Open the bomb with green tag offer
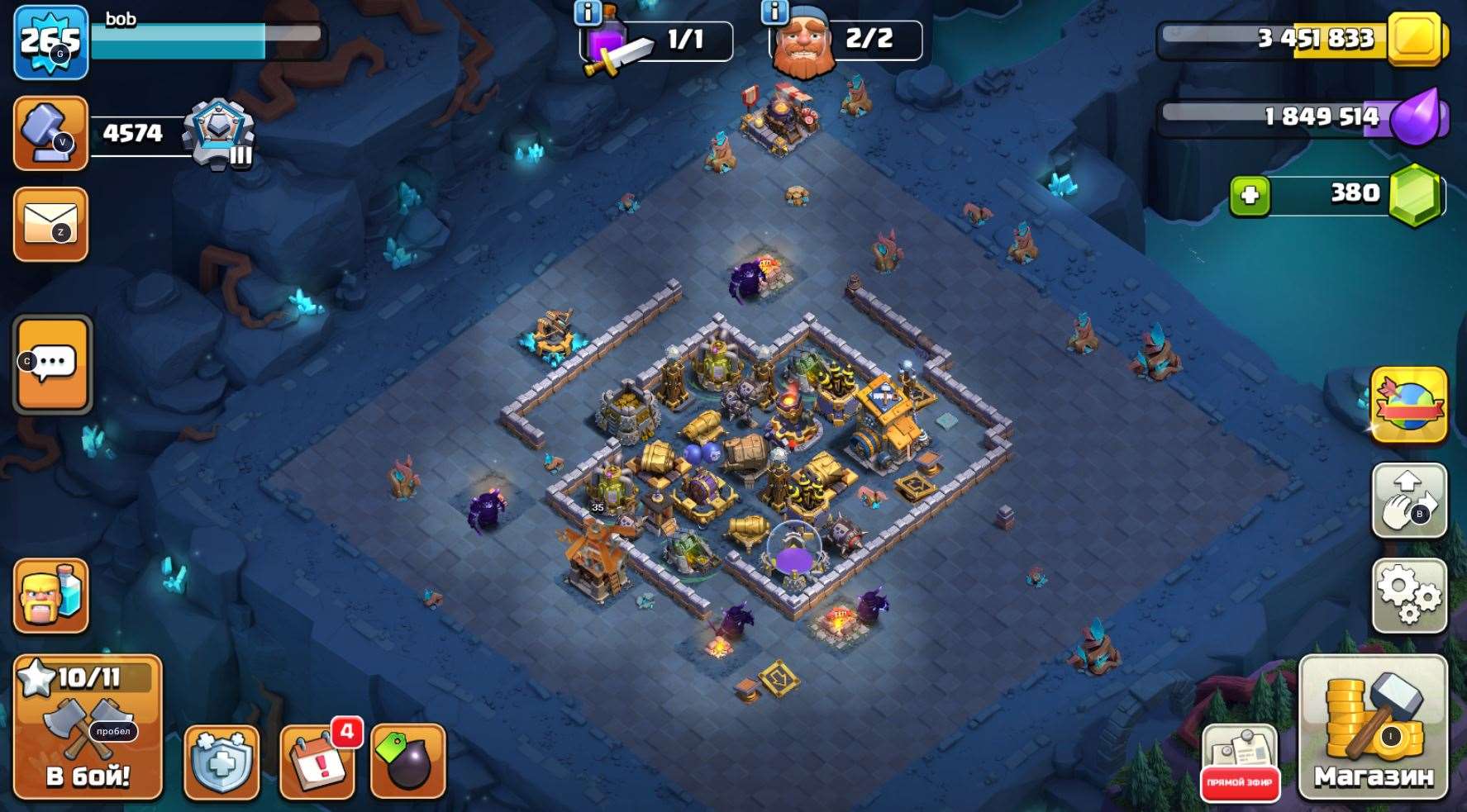Screen dimensions: 1467x812 tap(408, 763)
